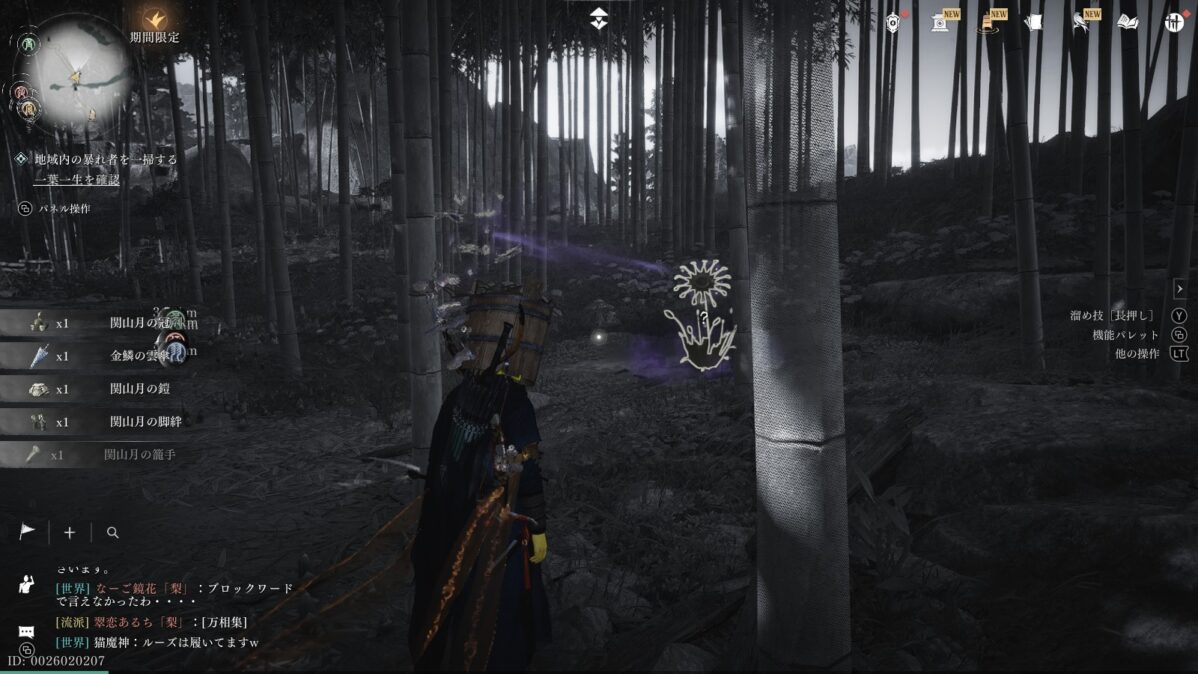Click the white flag icon above chat
This screenshot has width=1198, height=674.
click(x=27, y=532)
